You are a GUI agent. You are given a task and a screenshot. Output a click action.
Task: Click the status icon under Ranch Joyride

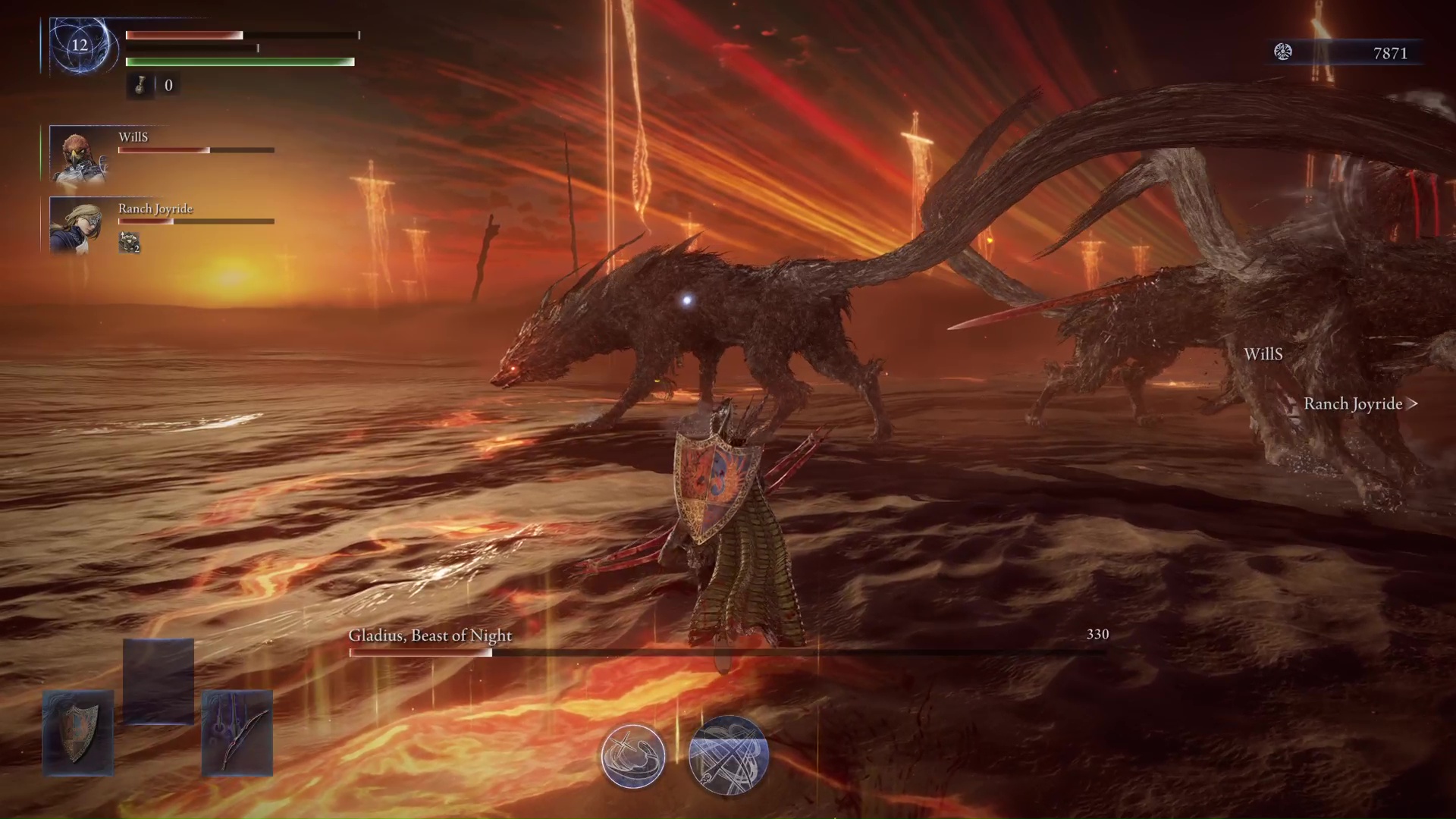130,243
